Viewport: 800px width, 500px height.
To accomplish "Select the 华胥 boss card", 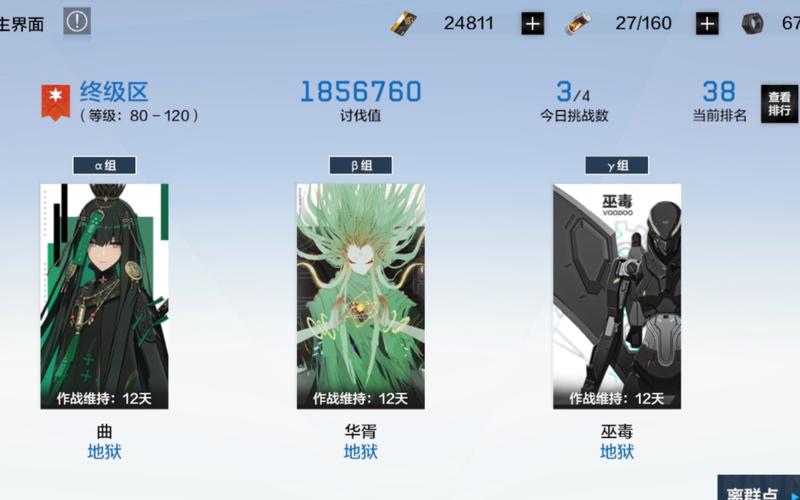I will 360,296.
